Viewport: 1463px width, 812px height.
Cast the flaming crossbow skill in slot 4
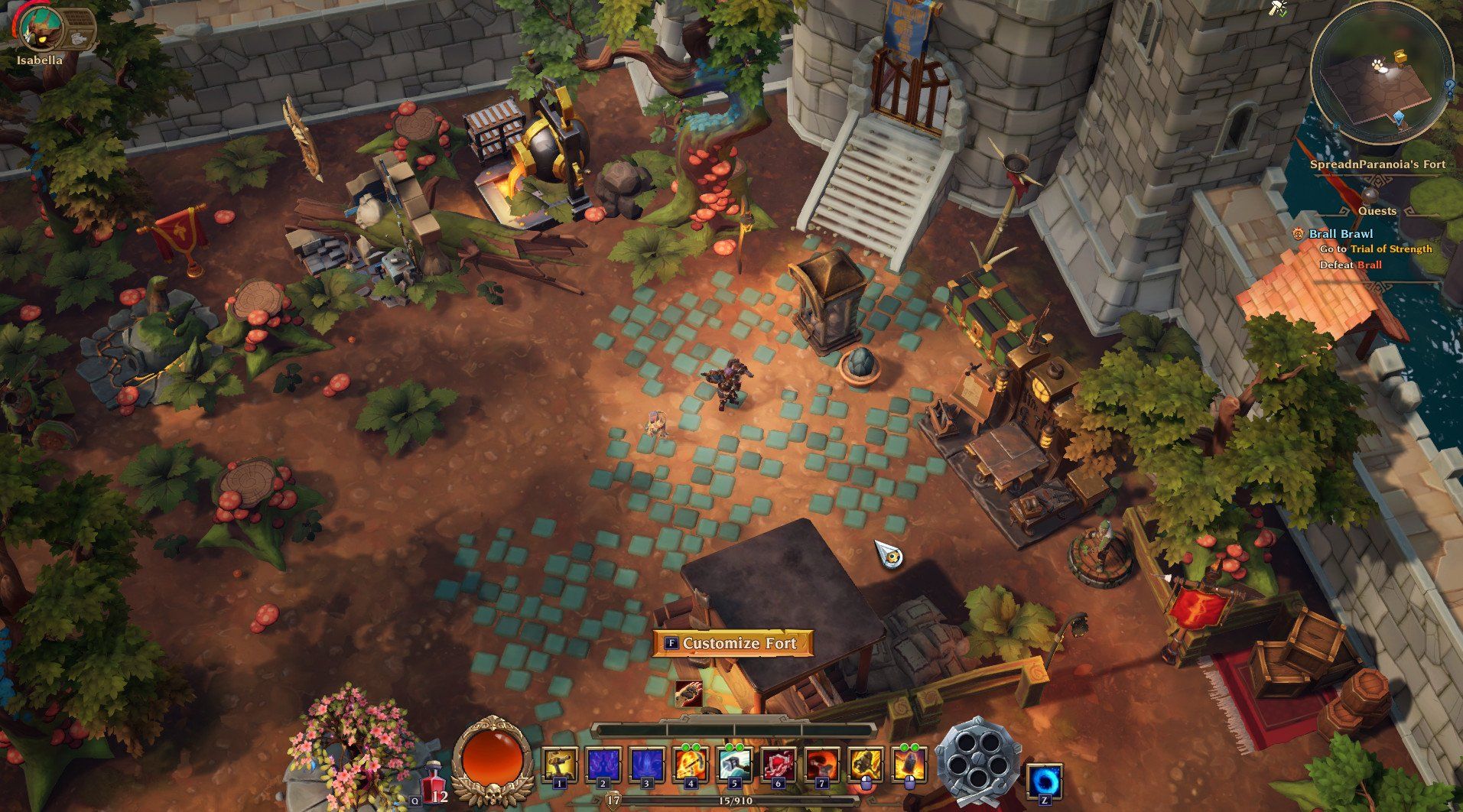pos(690,766)
